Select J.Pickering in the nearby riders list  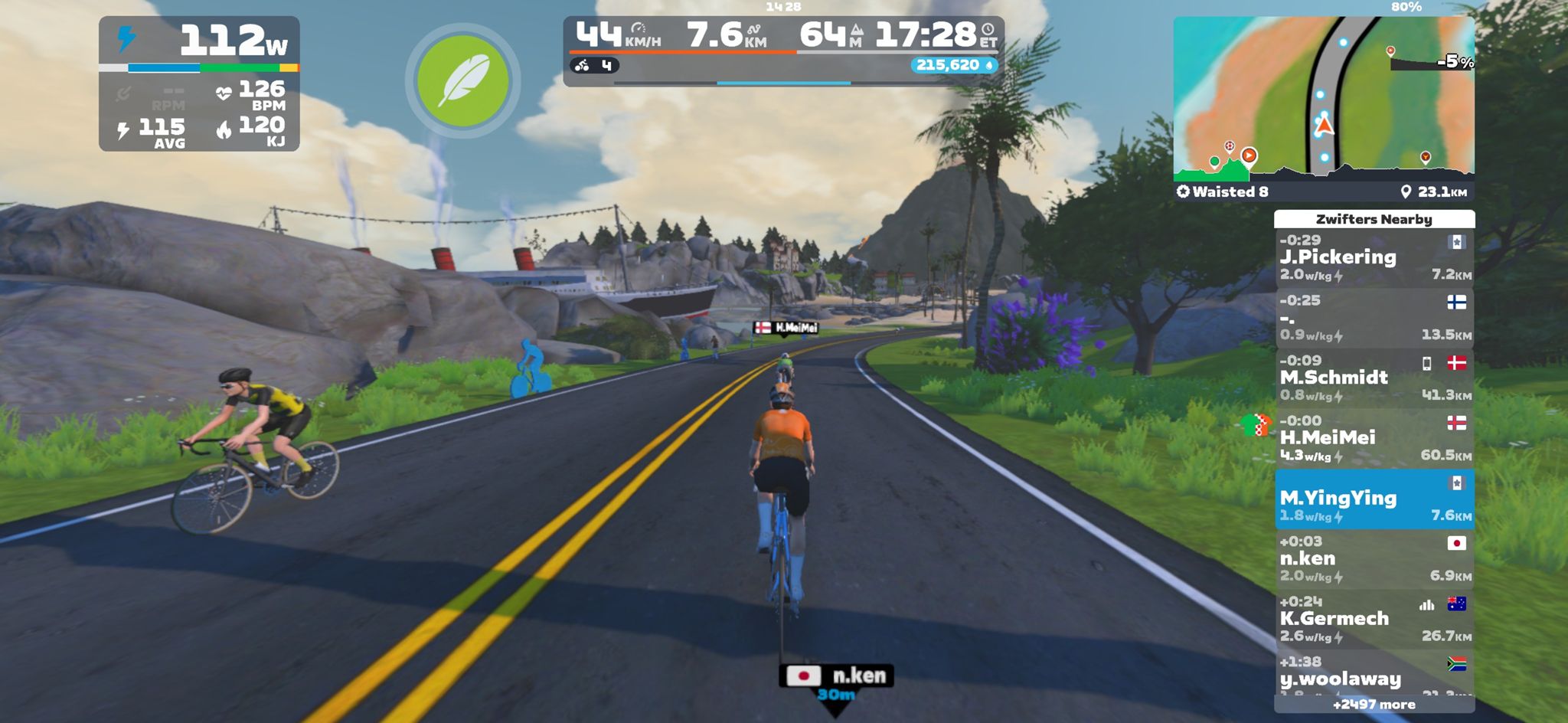click(1374, 258)
